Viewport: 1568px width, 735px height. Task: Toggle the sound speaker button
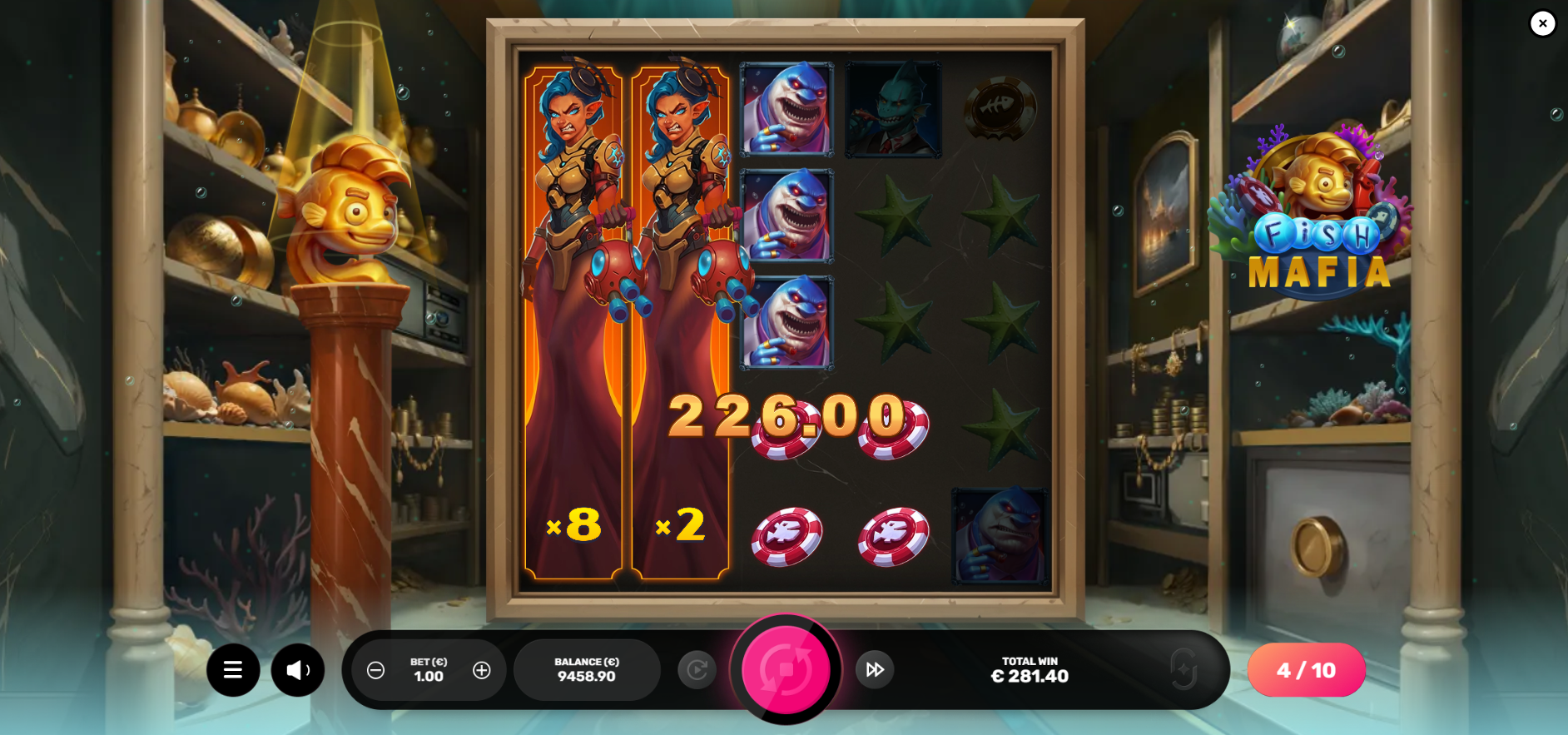(297, 670)
